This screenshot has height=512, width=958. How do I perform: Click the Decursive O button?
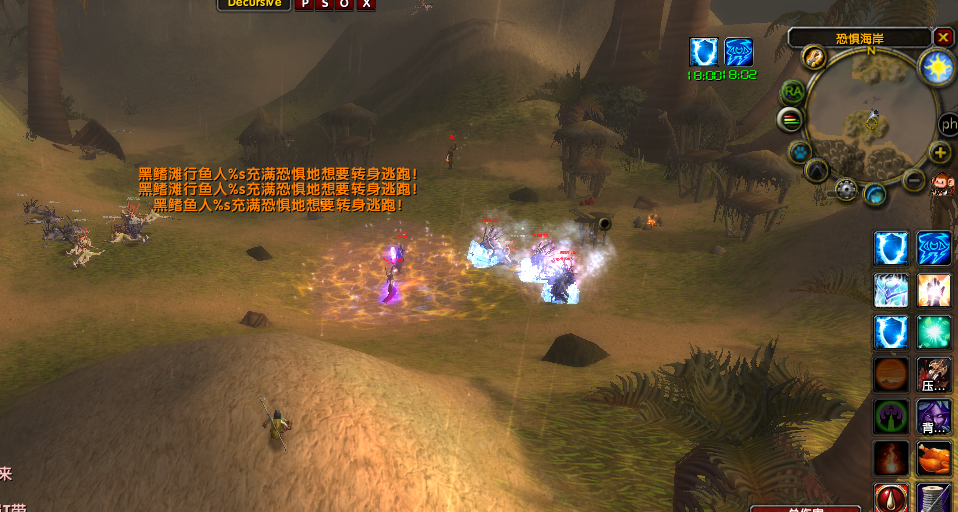point(346,4)
